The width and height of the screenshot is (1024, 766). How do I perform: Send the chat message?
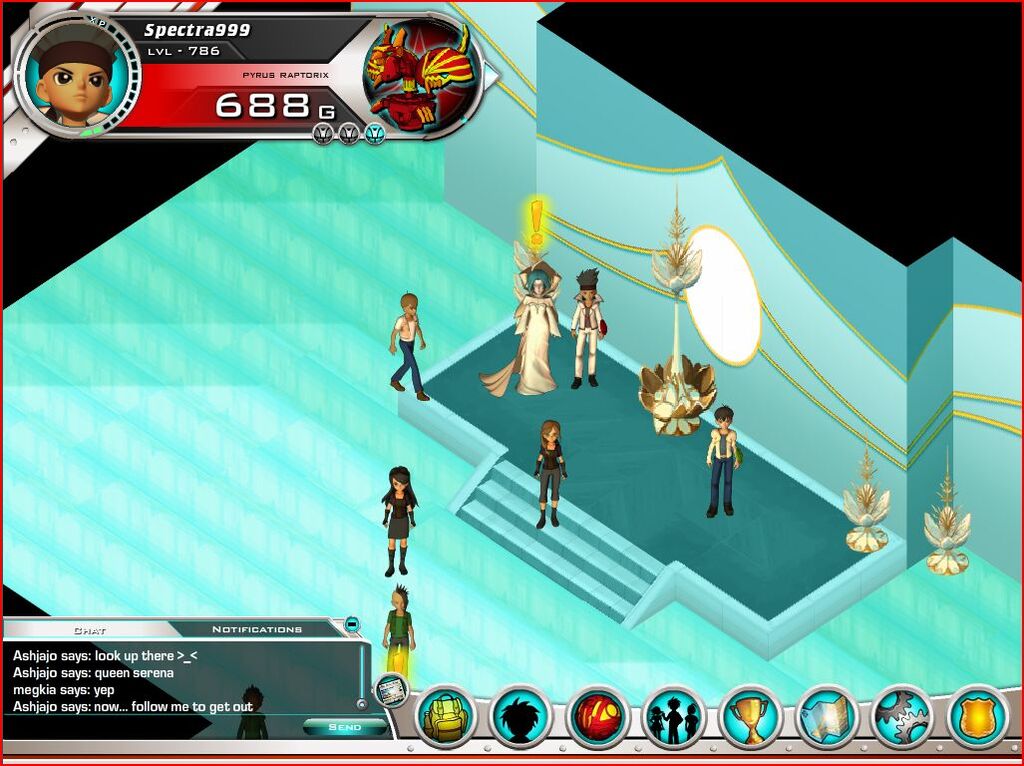pyautogui.click(x=344, y=727)
